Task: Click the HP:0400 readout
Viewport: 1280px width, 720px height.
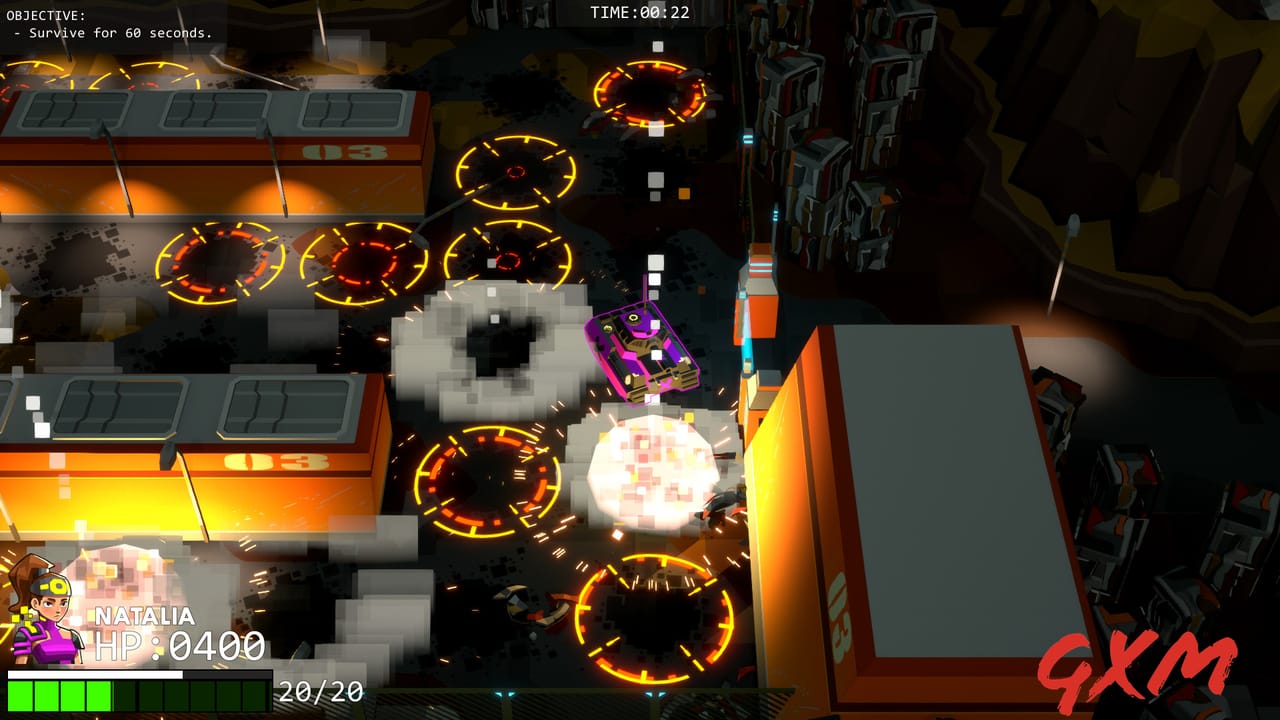Action: point(178,645)
